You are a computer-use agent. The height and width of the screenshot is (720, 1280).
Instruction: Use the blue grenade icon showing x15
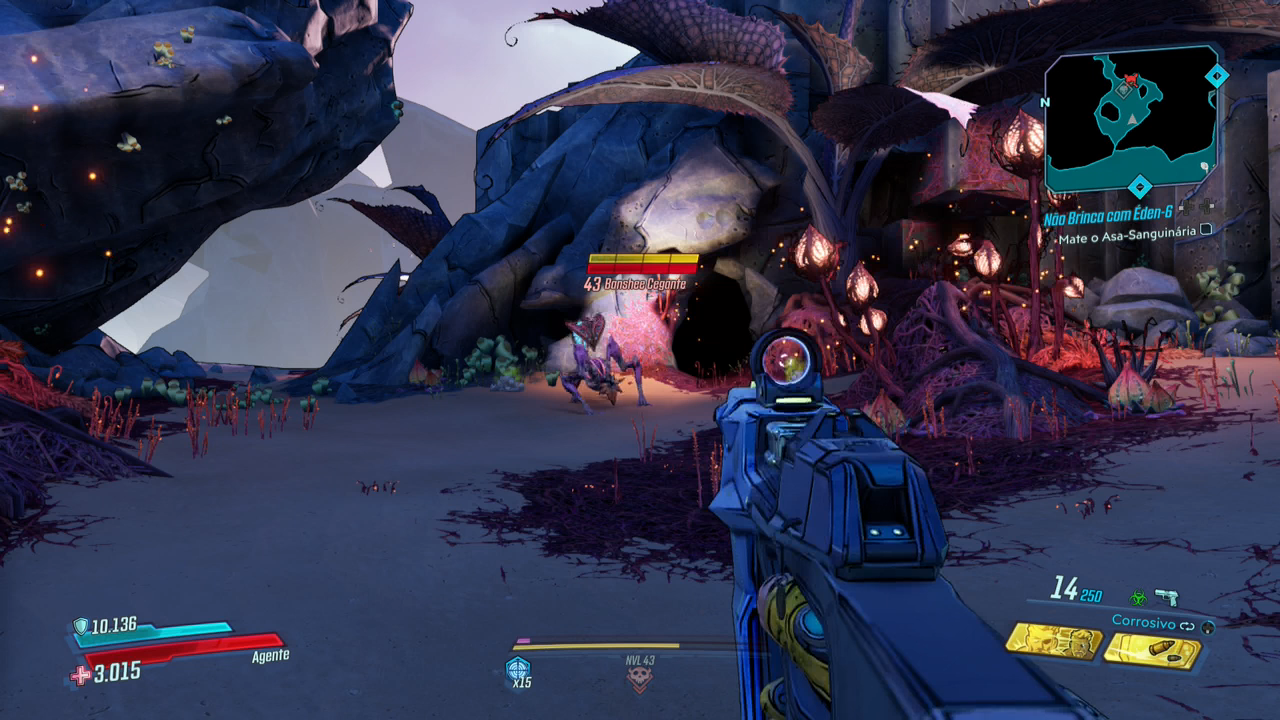click(518, 669)
